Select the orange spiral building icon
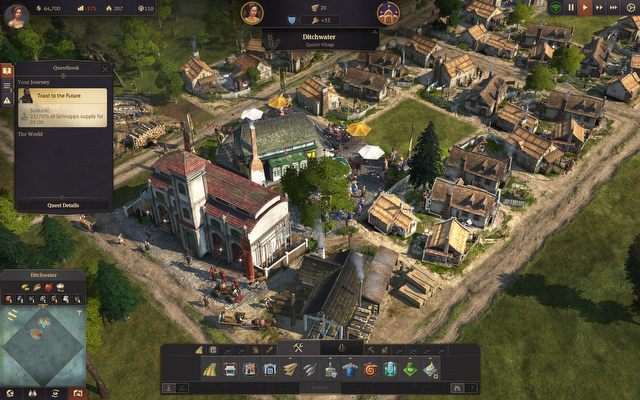Image resolution: width=640 pixels, height=400 pixels. (x=369, y=369)
